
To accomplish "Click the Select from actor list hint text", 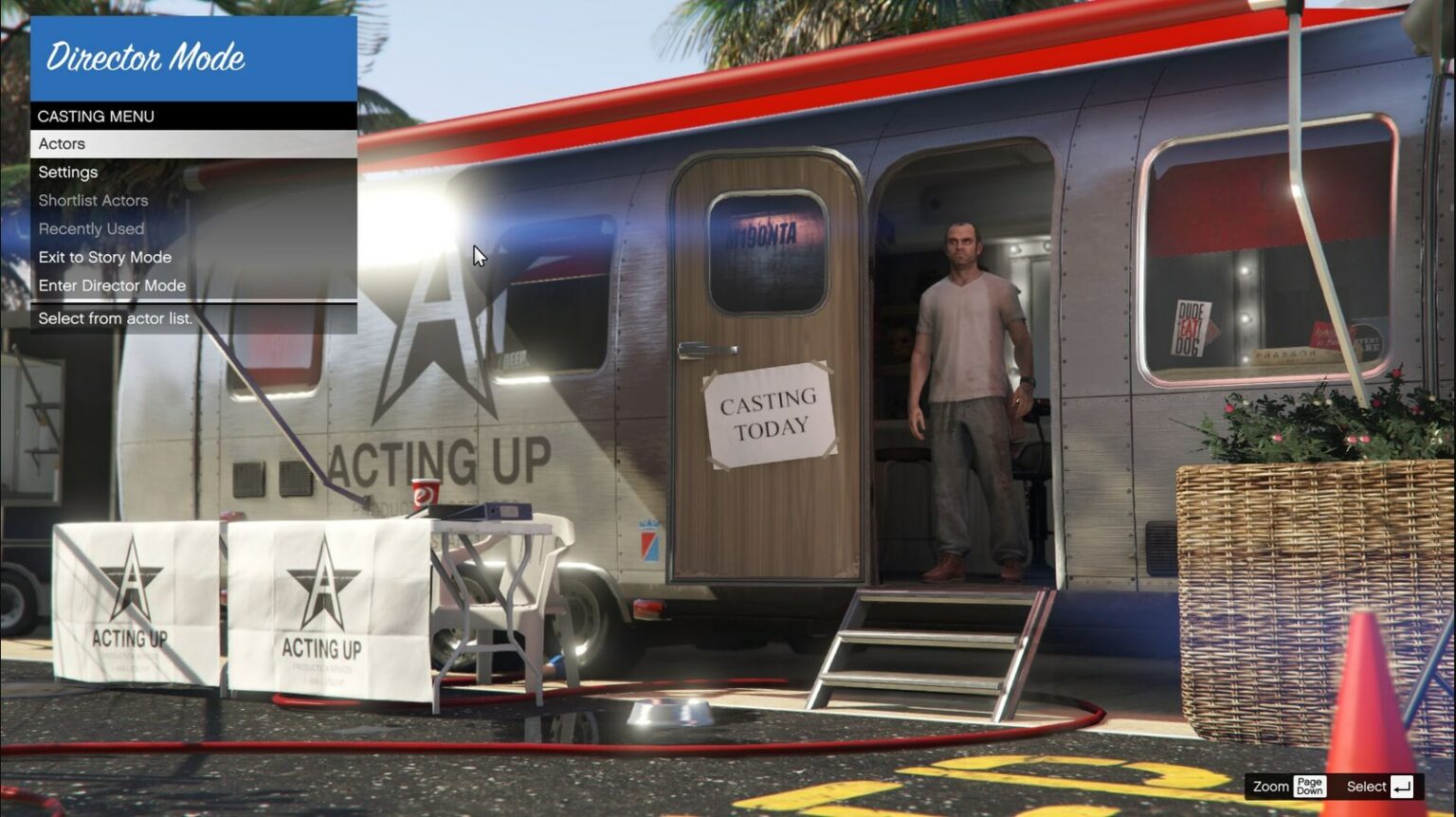I will coord(114,319).
